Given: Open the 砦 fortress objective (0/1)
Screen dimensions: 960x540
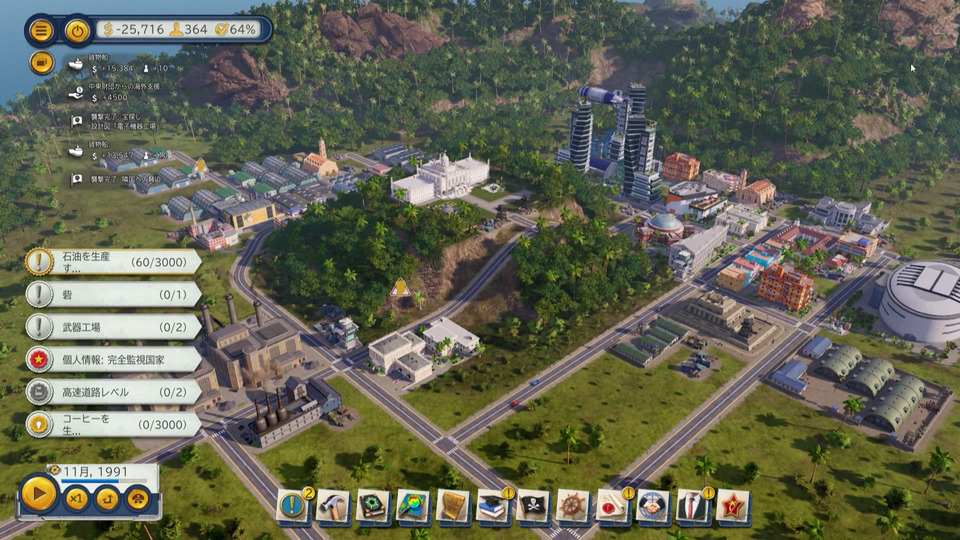Looking at the screenshot, I should [x=115, y=294].
